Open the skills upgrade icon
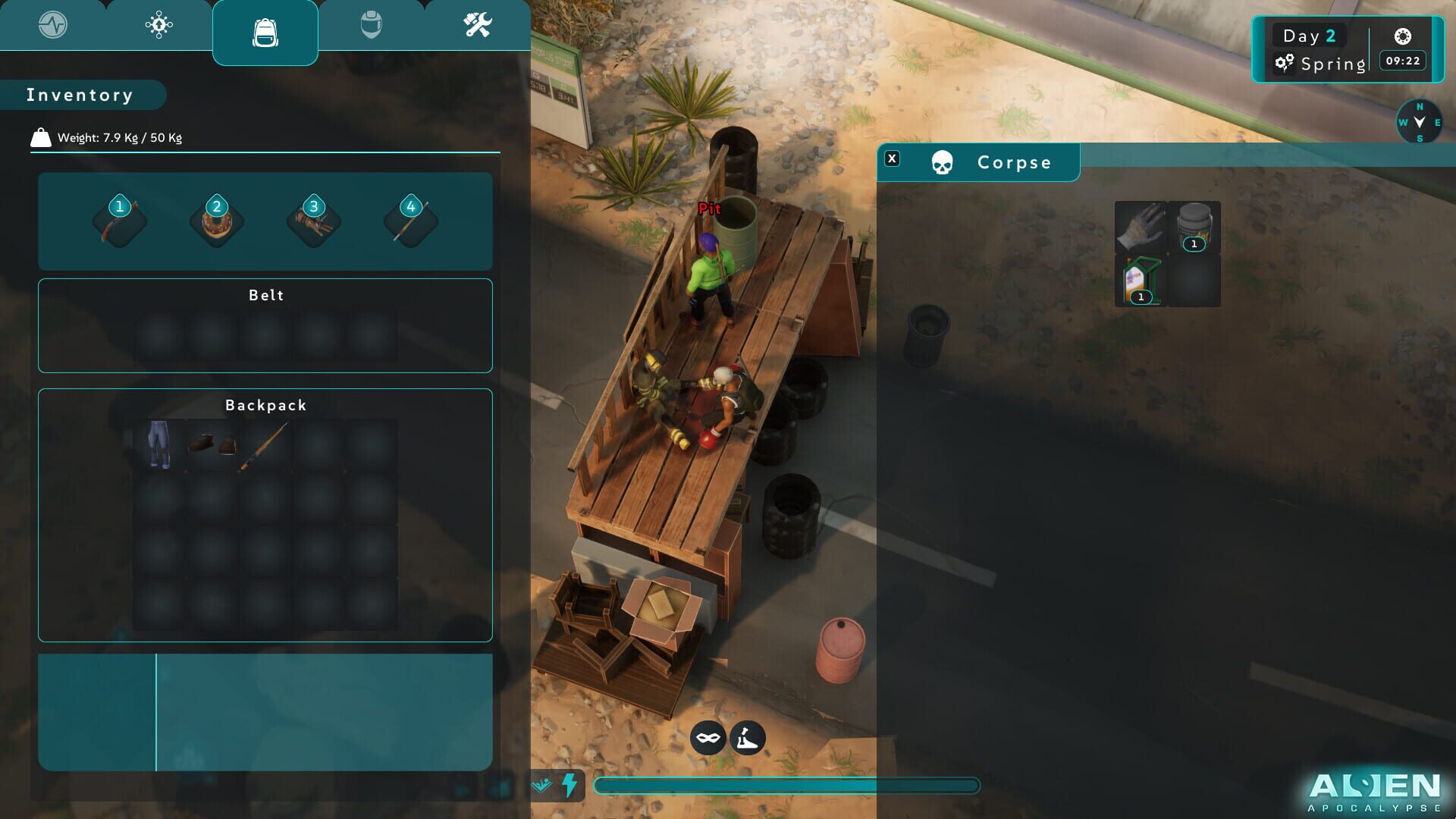This screenshot has width=1456, height=819. [158, 25]
